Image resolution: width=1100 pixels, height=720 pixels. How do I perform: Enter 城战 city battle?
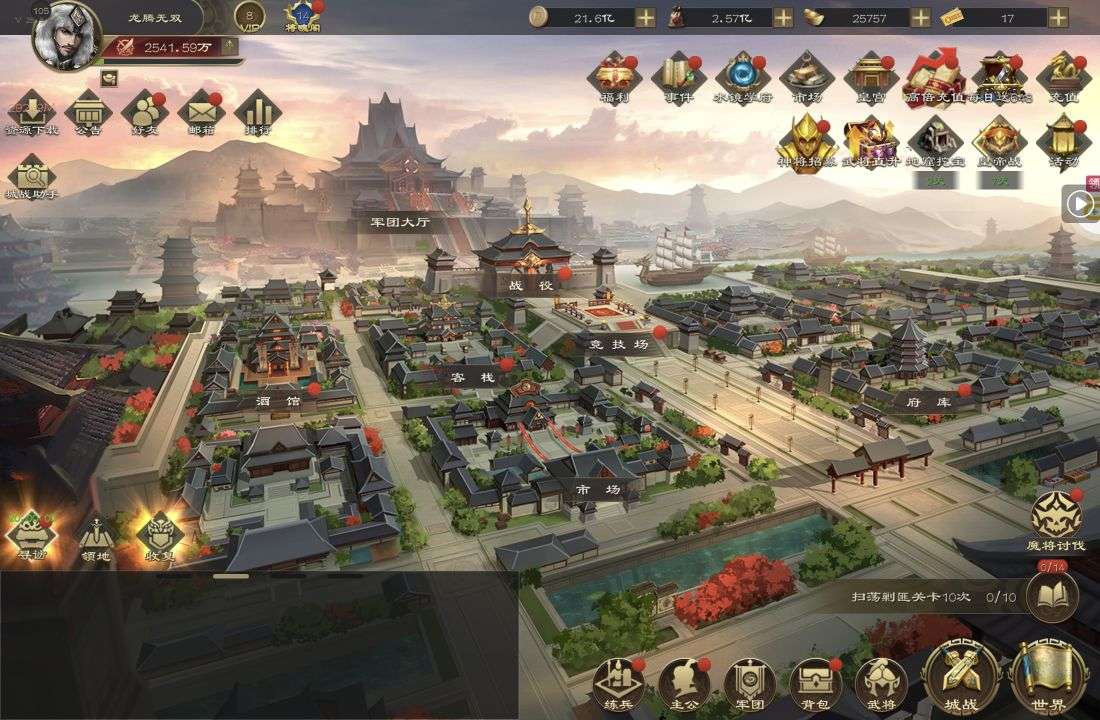(961, 679)
